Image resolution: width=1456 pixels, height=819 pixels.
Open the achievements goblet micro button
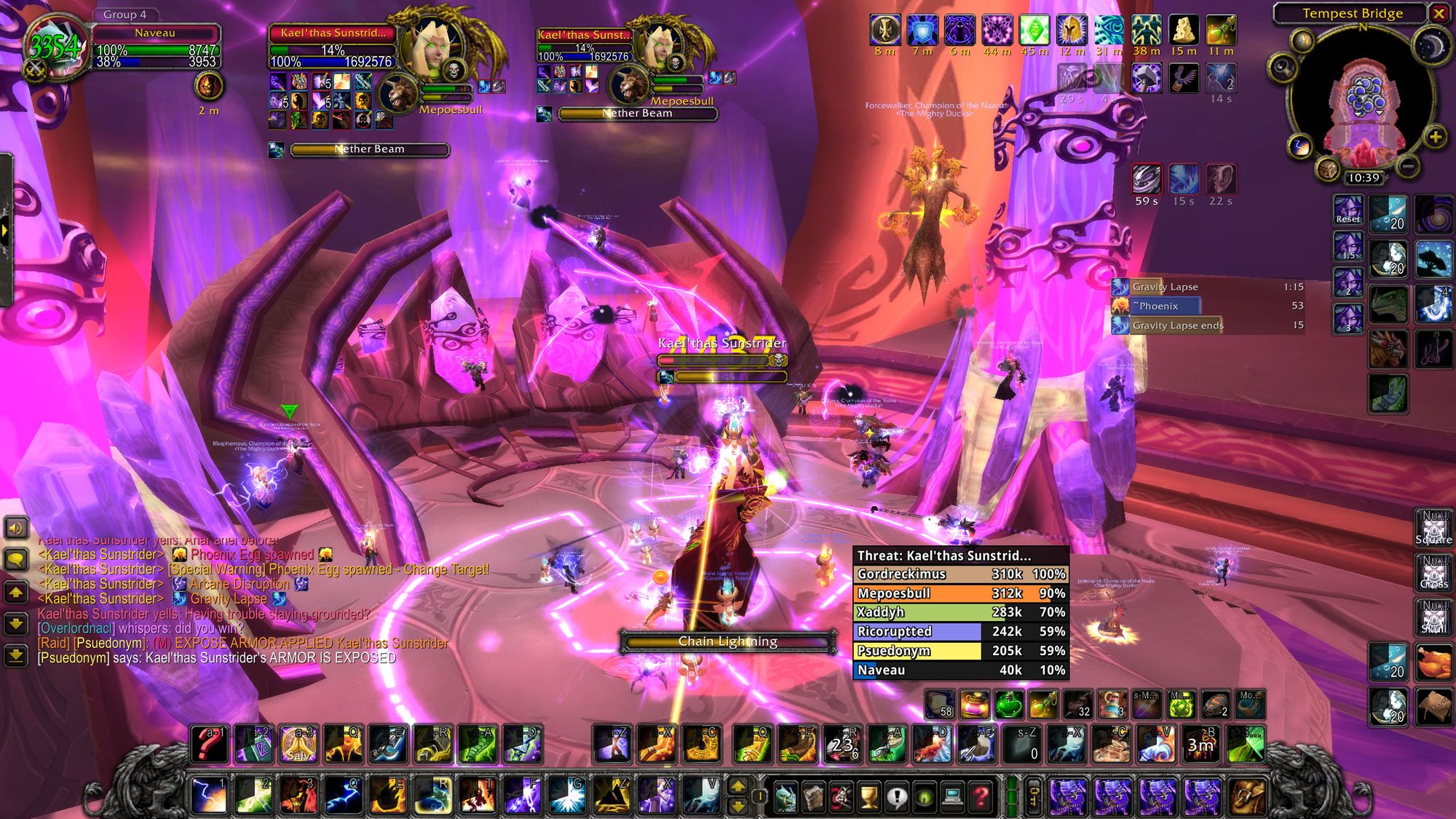[x=869, y=798]
